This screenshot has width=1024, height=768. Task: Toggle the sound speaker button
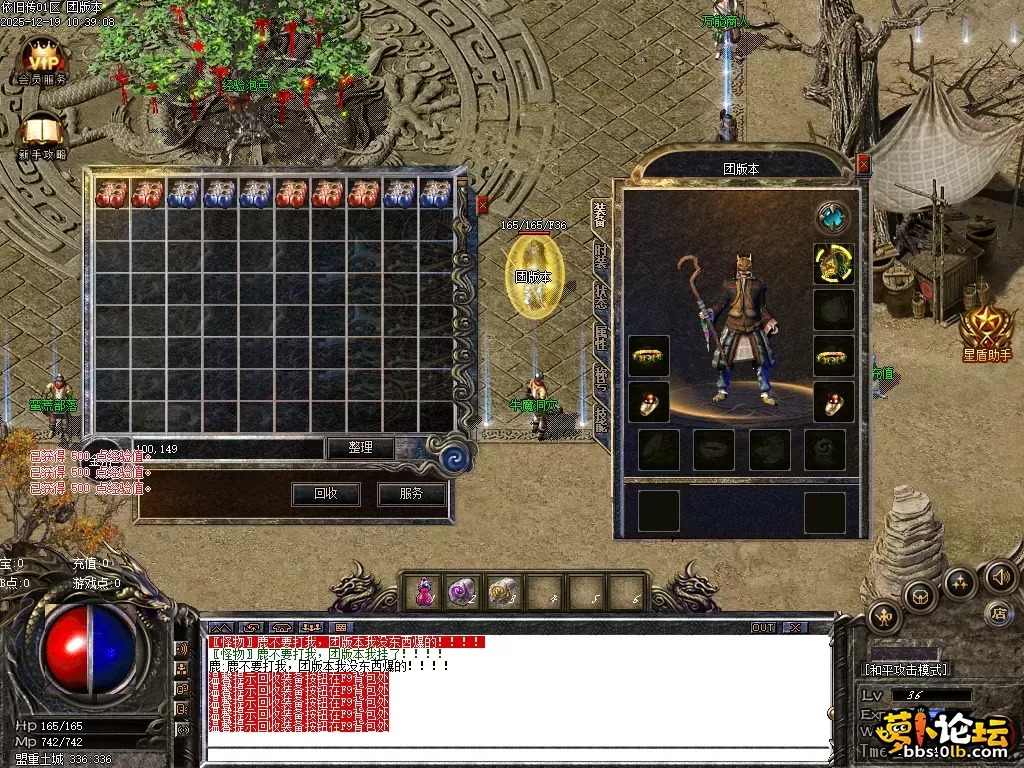pos(1001,575)
